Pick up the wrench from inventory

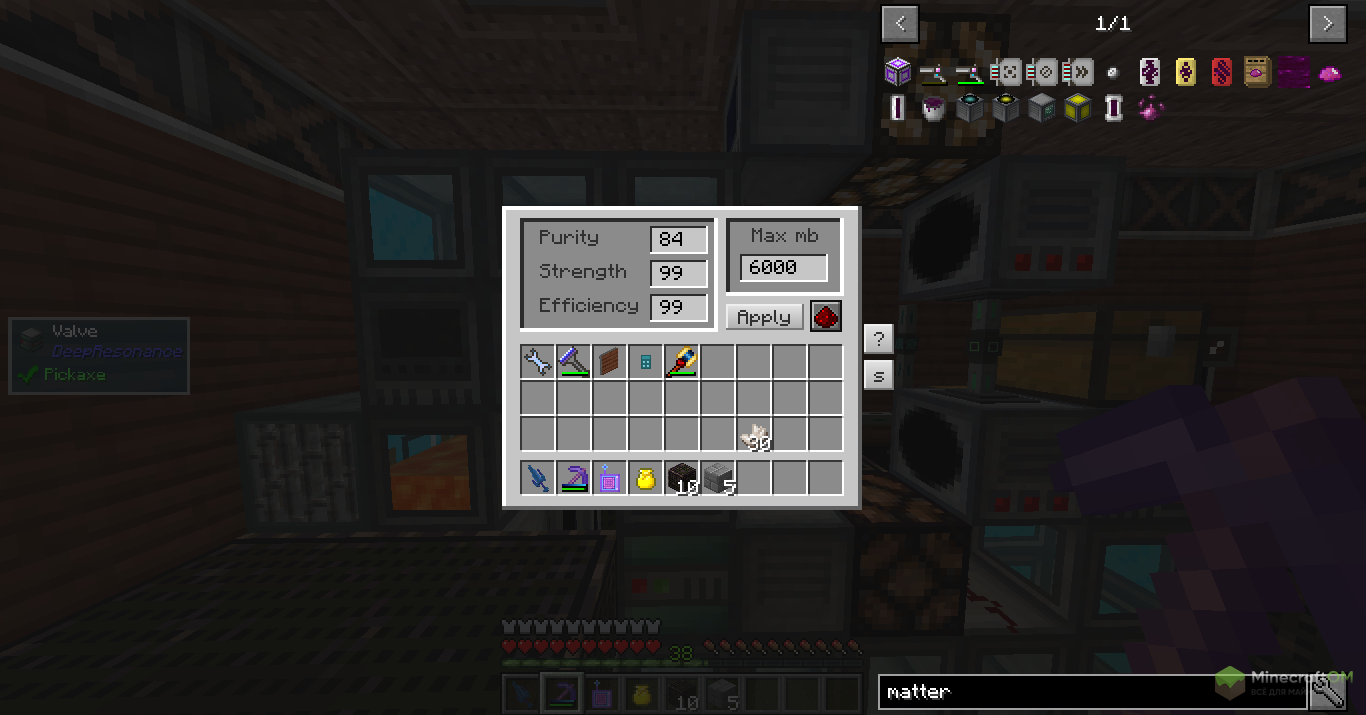point(537,362)
